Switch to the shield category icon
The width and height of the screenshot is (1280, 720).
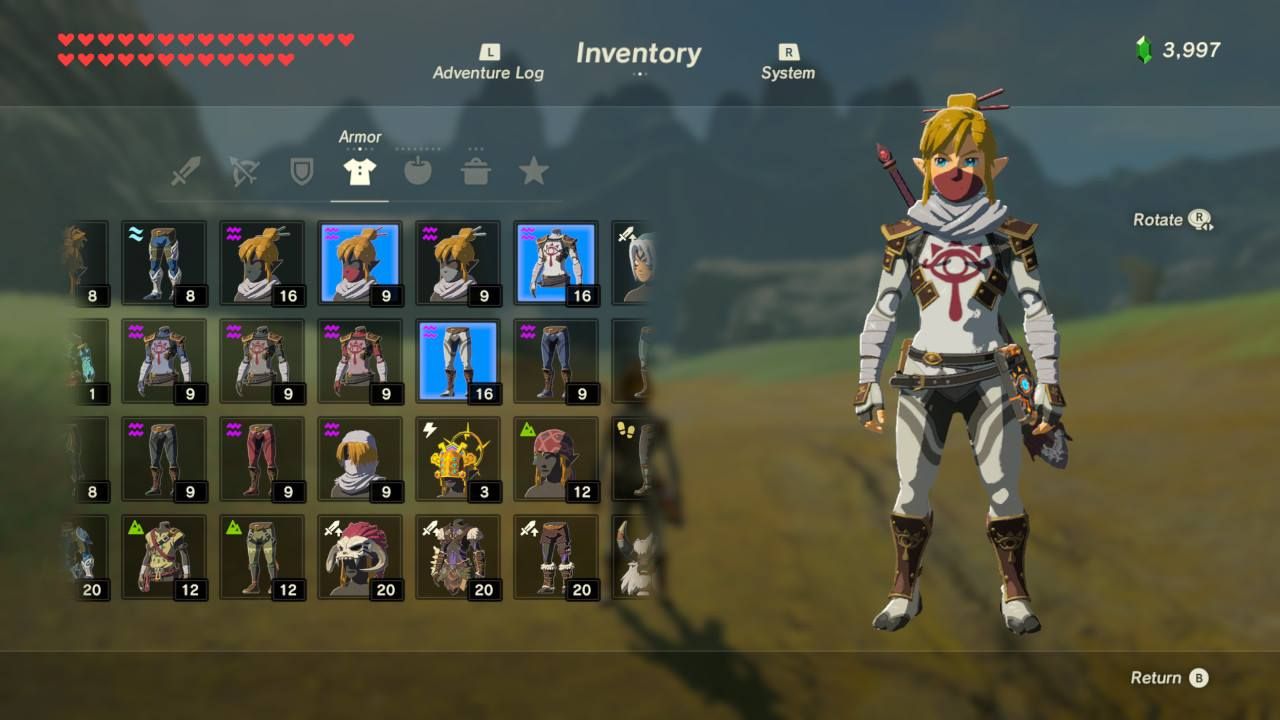coord(300,170)
